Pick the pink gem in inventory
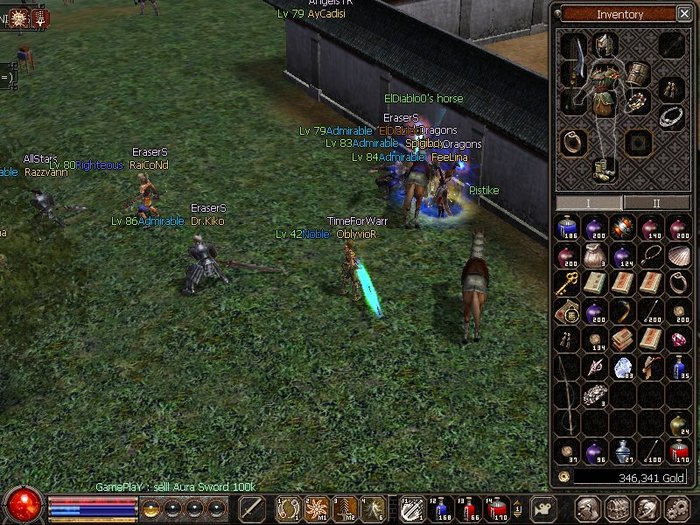 point(678,340)
